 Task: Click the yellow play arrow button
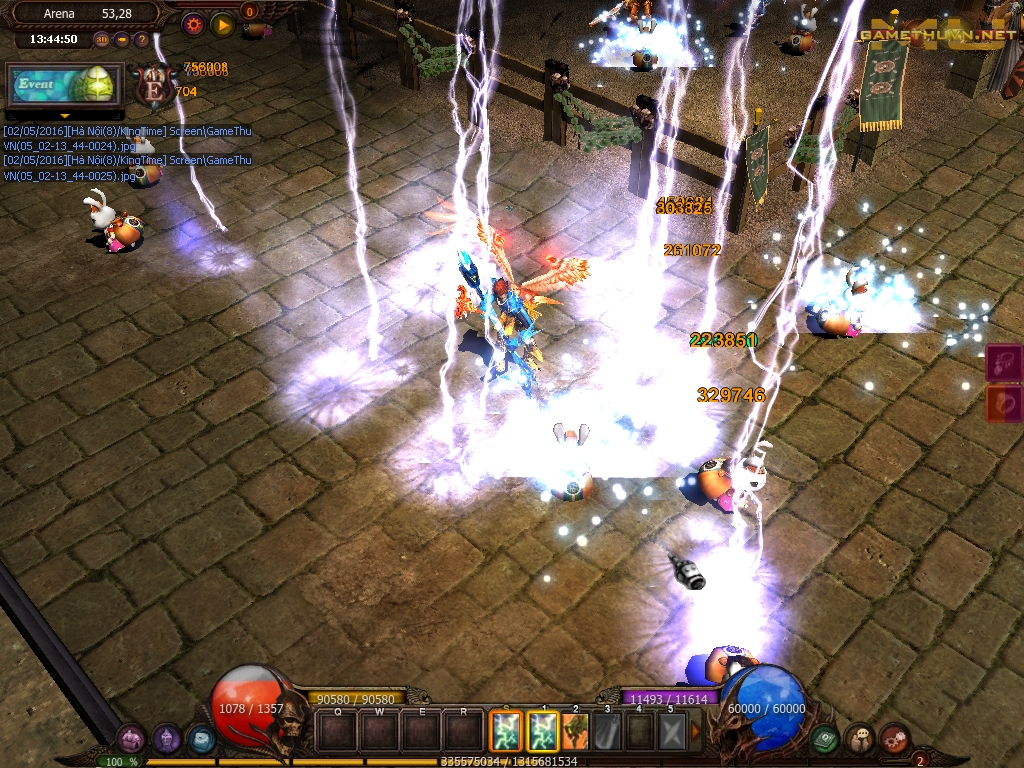click(x=222, y=24)
